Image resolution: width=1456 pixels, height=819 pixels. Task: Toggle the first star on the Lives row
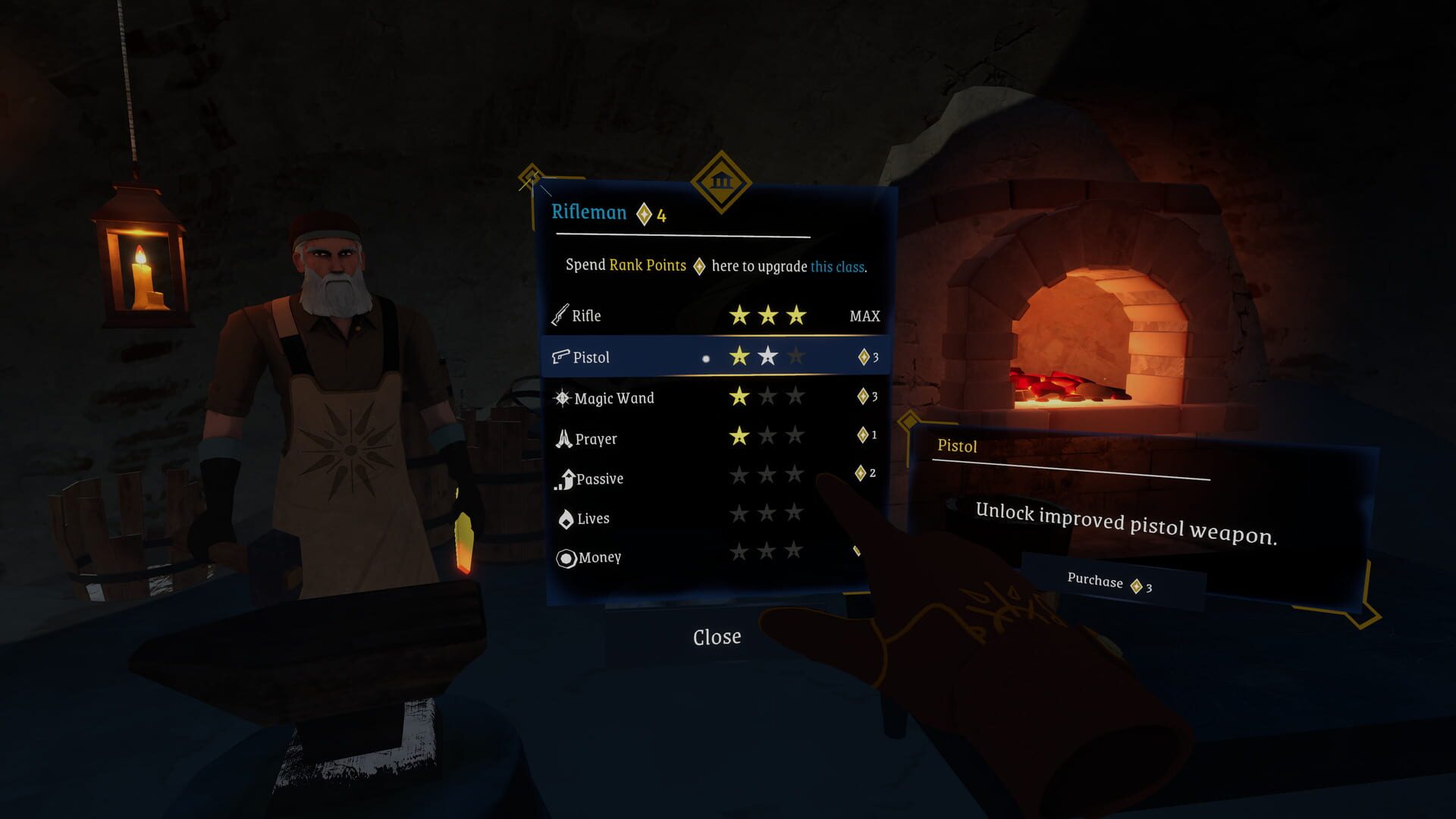click(738, 514)
